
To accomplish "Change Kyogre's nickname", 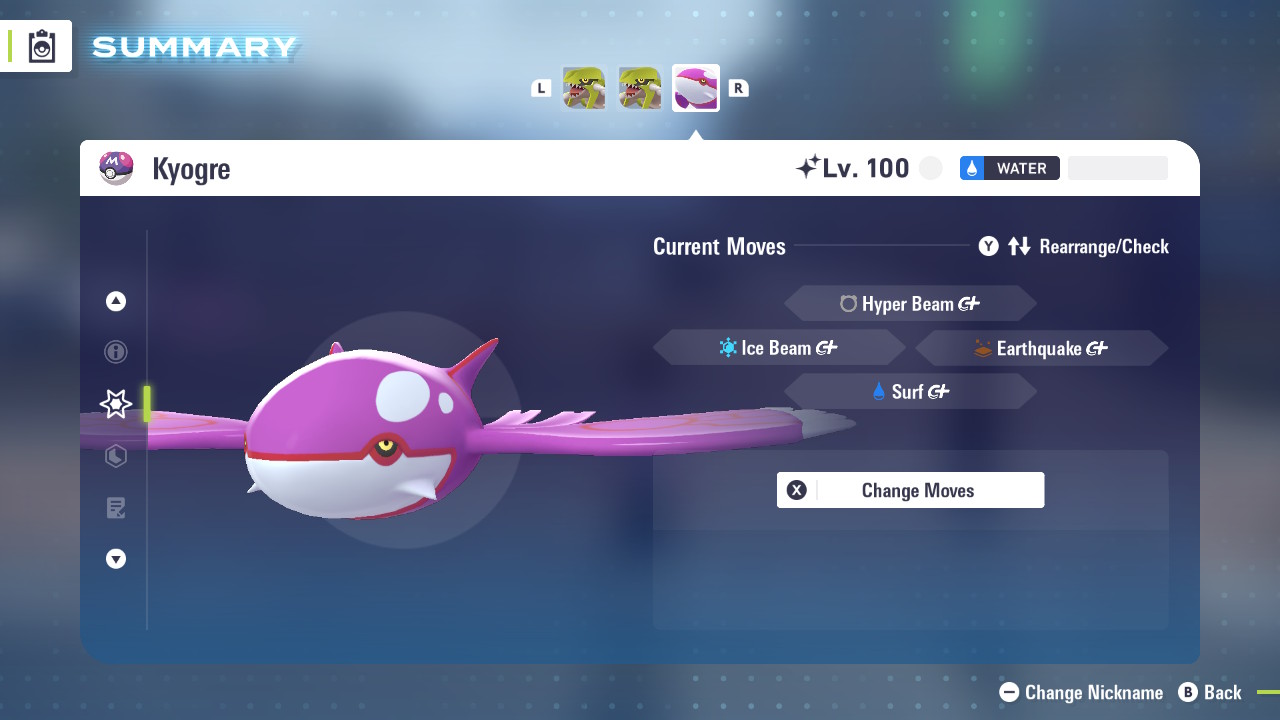I will [1081, 692].
